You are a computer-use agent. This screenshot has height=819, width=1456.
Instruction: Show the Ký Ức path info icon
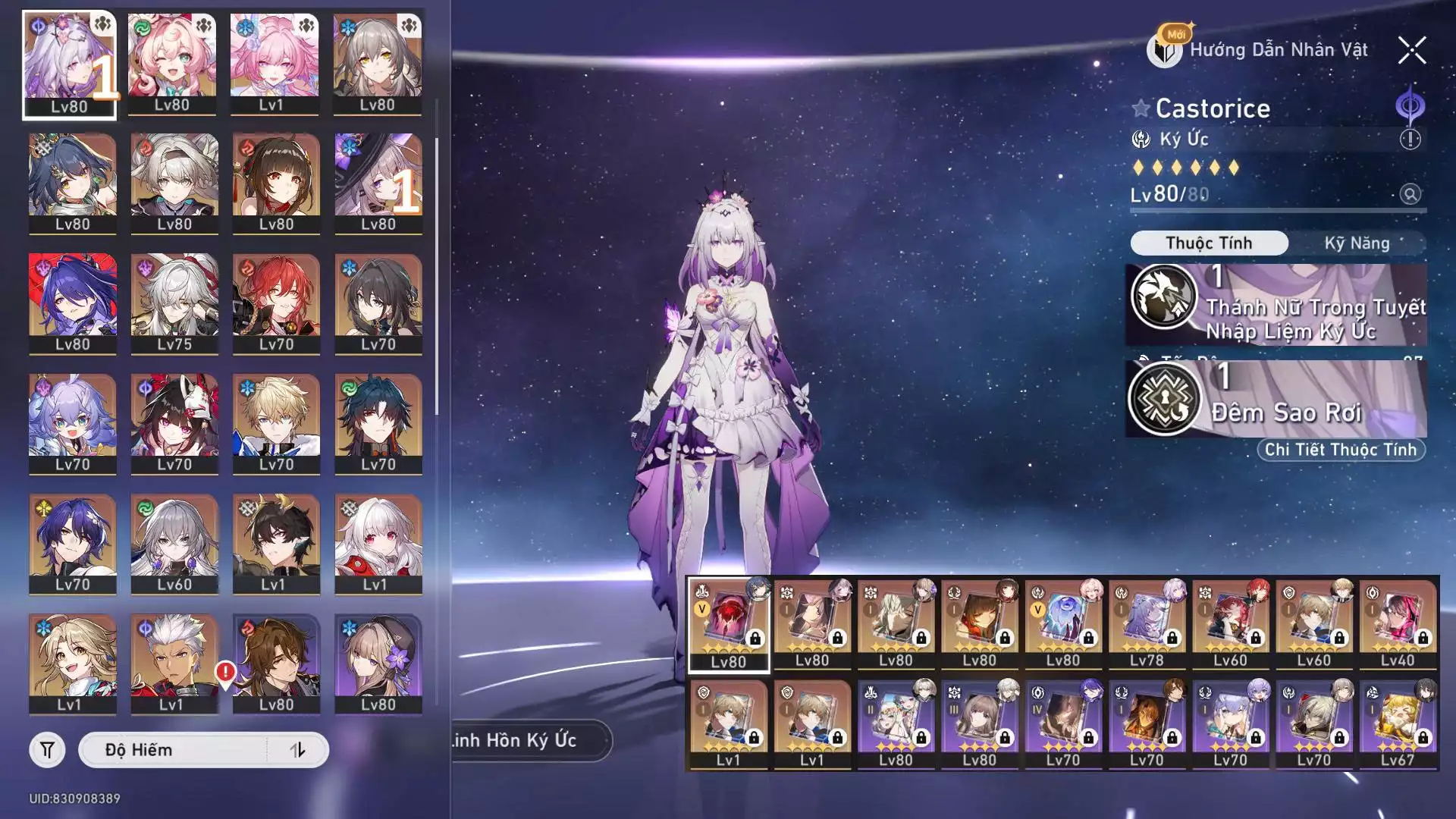pyautogui.click(x=1410, y=140)
